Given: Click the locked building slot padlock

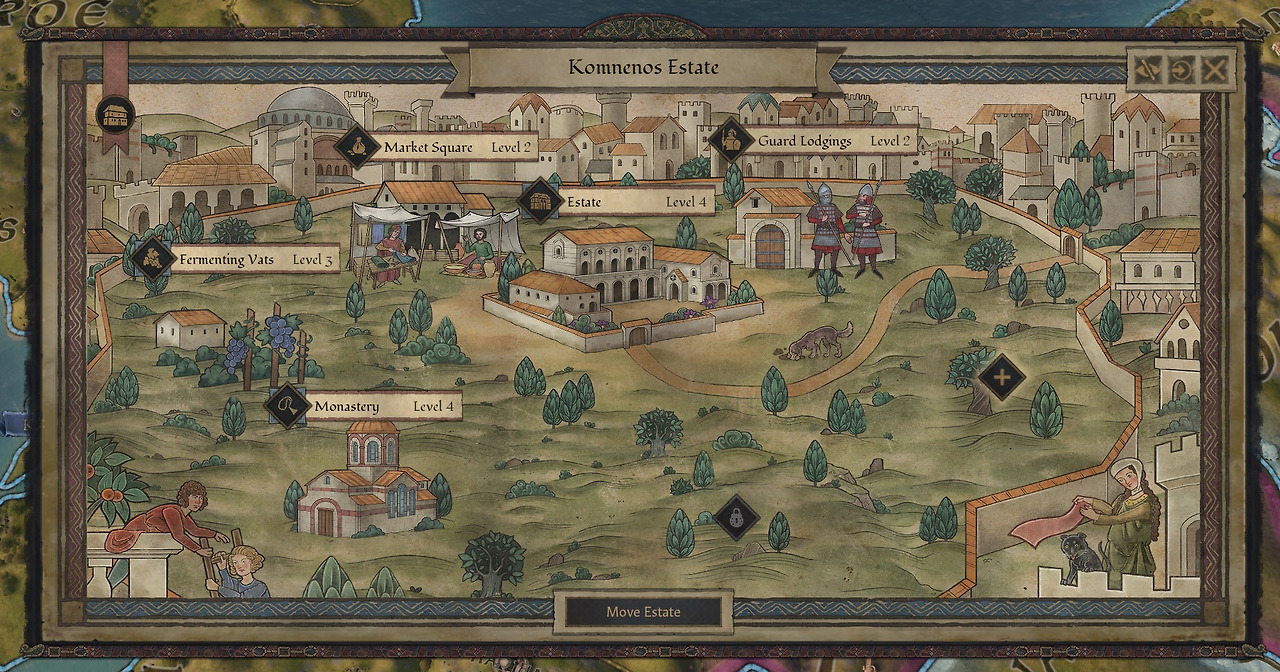Looking at the screenshot, I should tap(736, 518).
